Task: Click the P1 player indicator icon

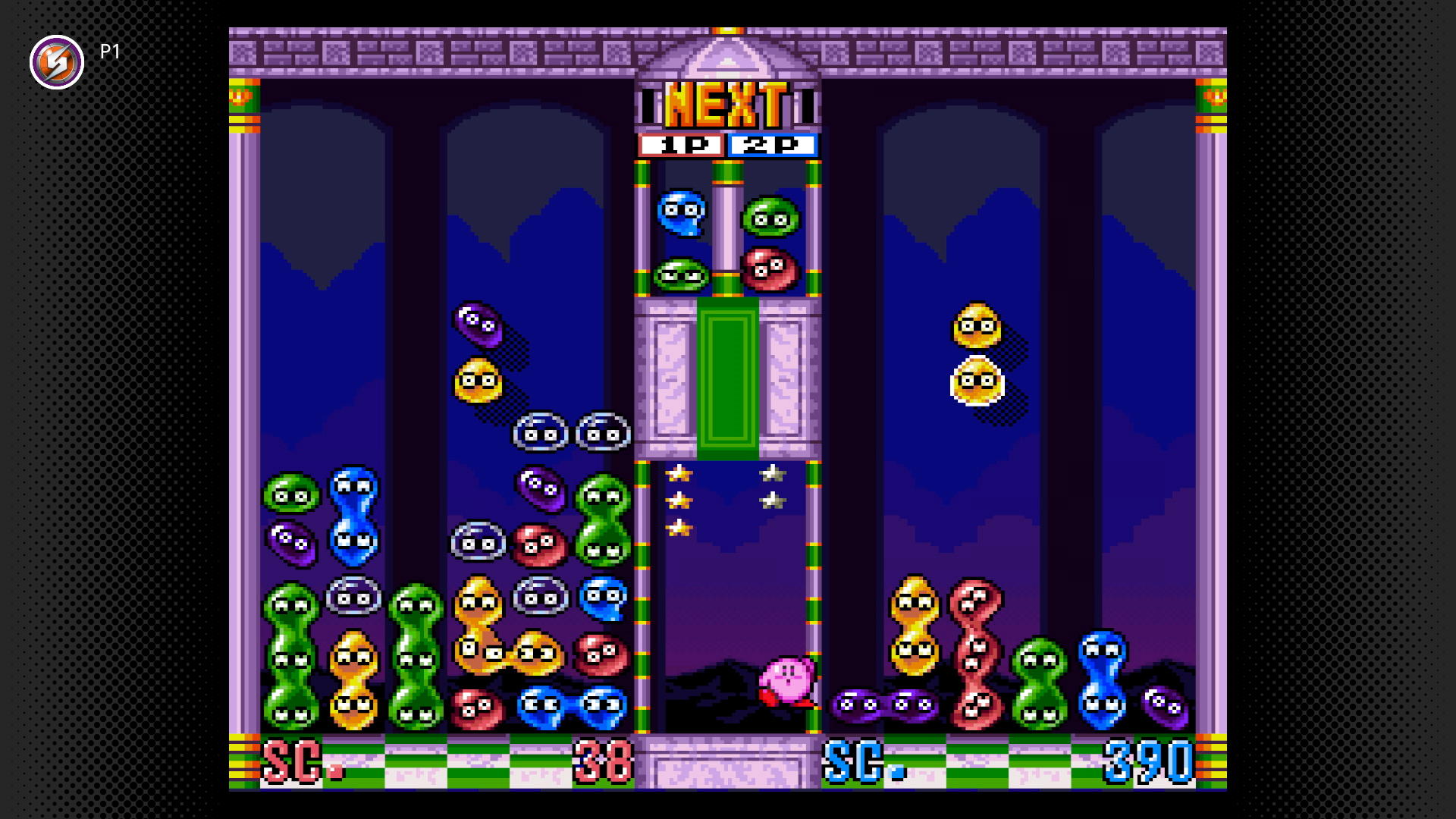Action: pyautogui.click(x=57, y=62)
